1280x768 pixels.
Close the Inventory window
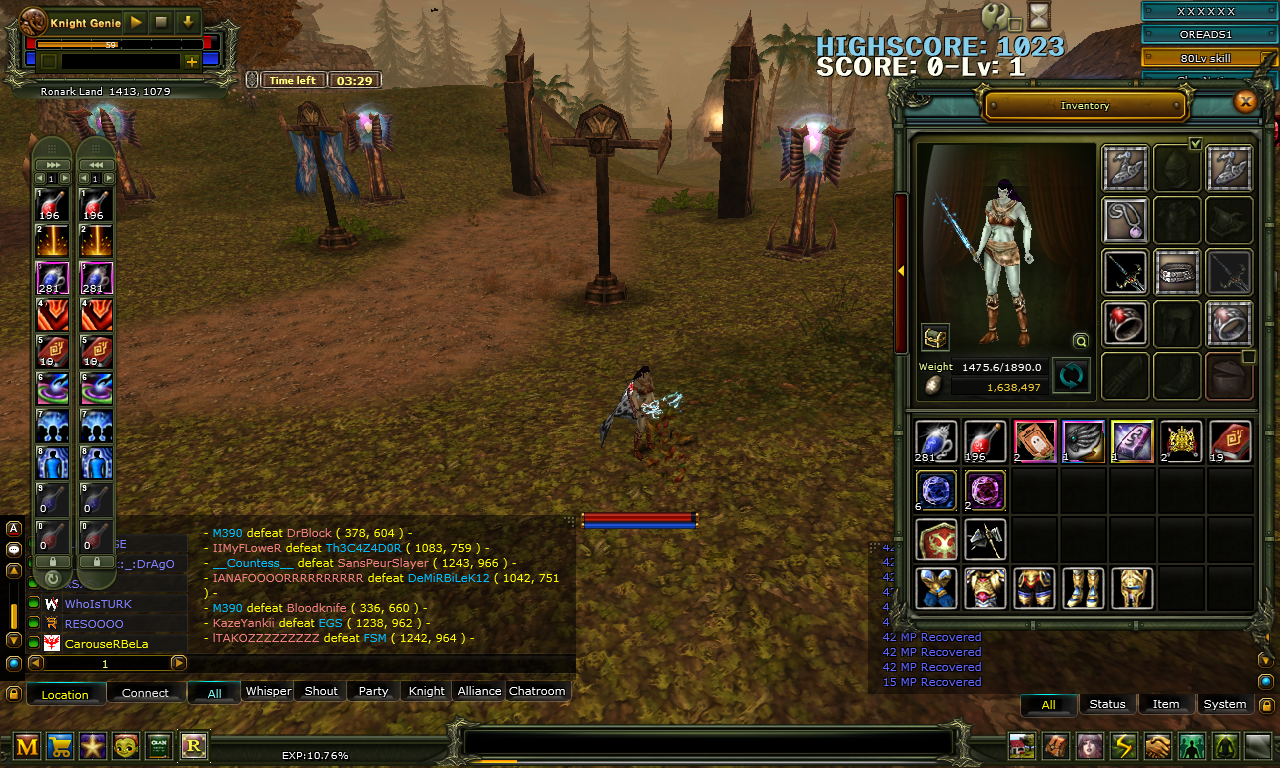click(1245, 101)
